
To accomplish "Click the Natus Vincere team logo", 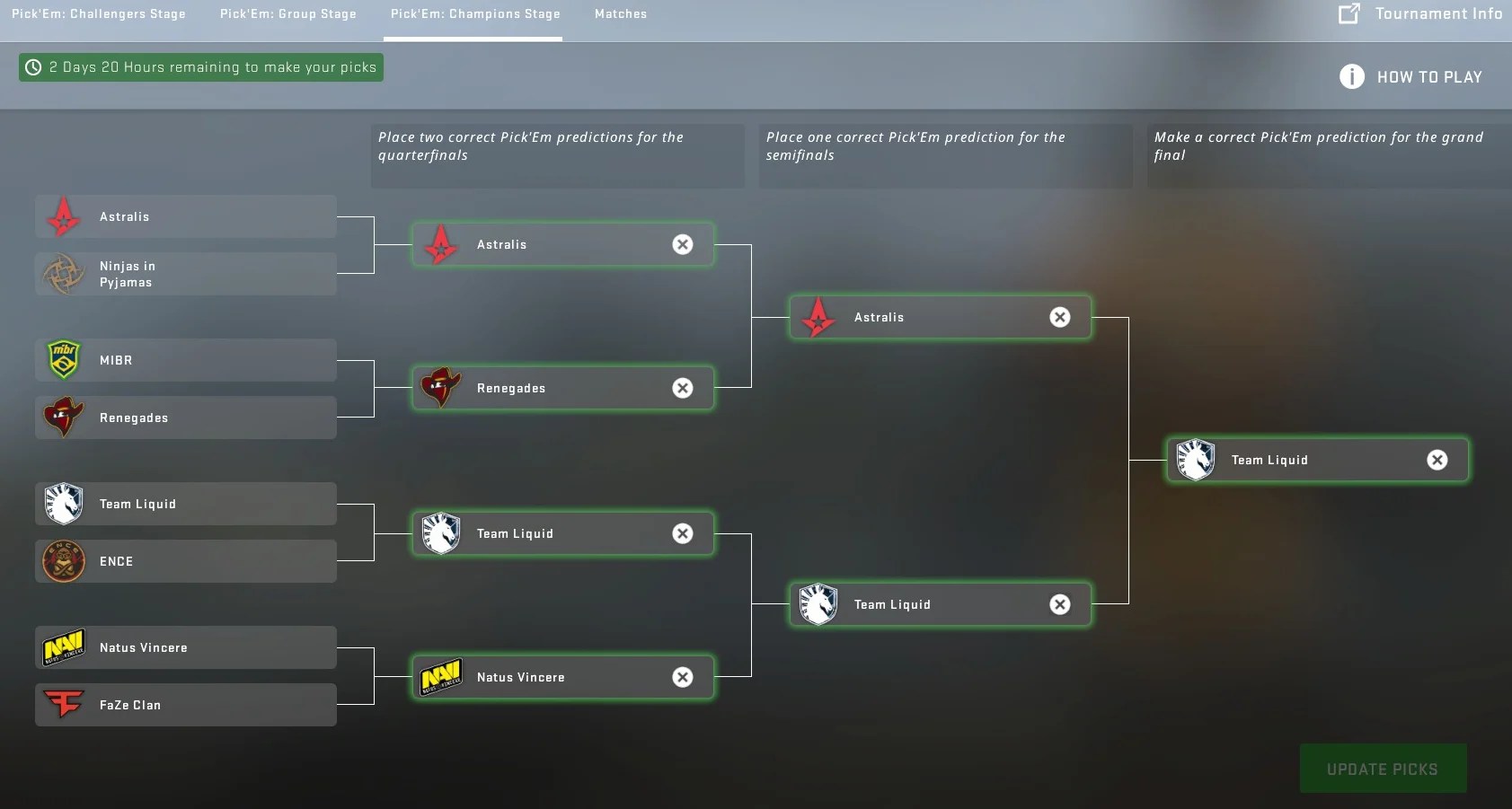I will pos(63,647).
